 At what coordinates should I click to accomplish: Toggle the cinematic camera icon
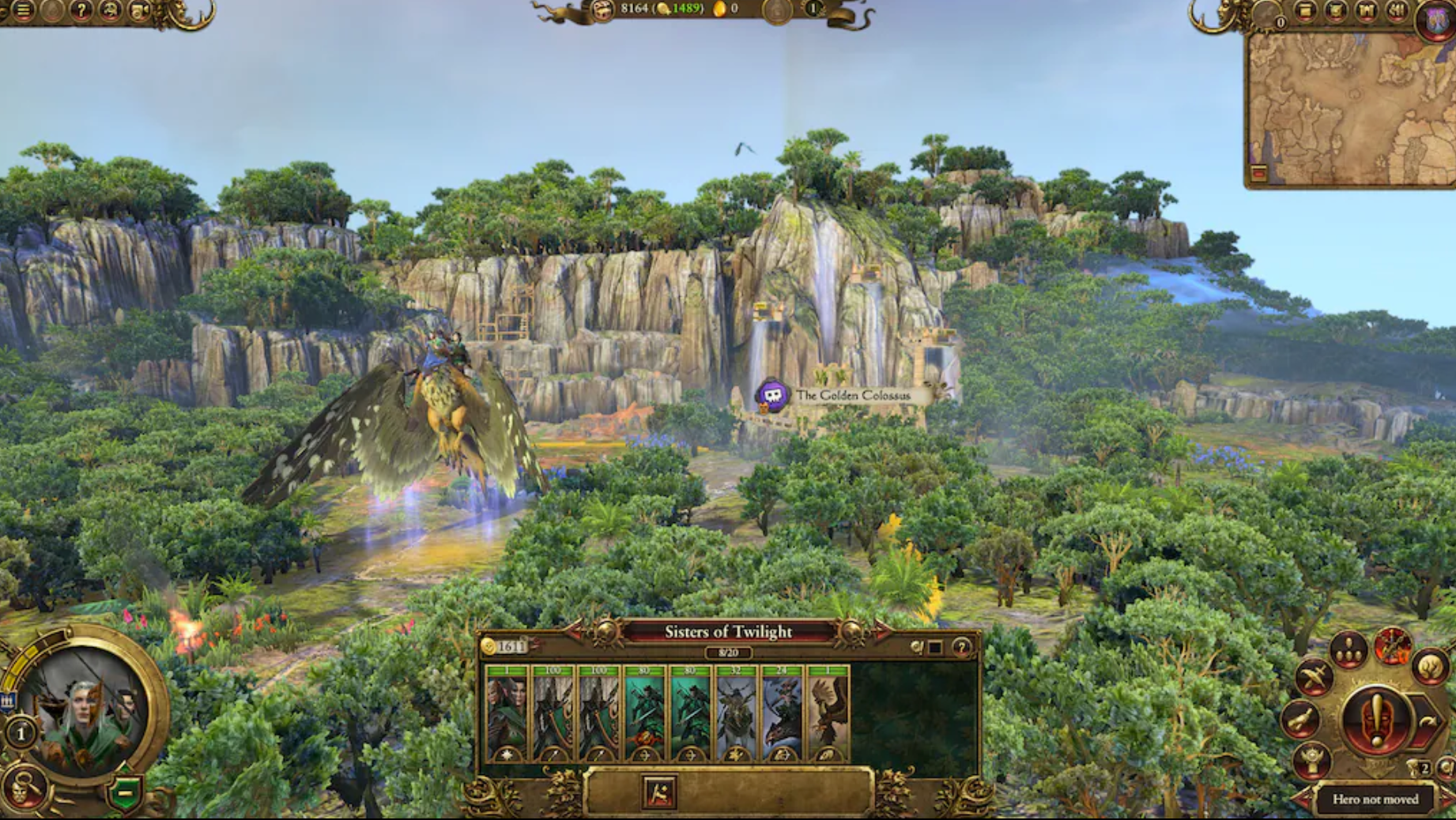click(x=139, y=11)
